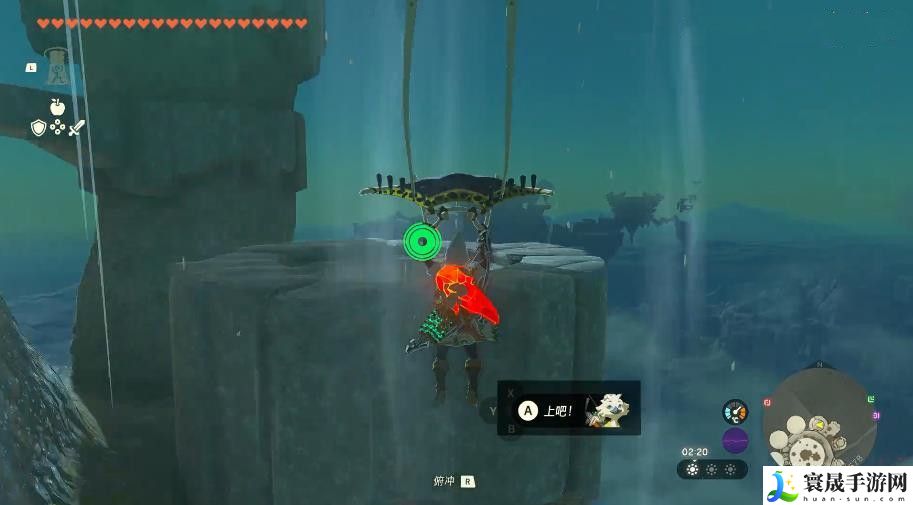Click the temperature gauge icon
This screenshot has width=913, height=505.
(735, 411)
